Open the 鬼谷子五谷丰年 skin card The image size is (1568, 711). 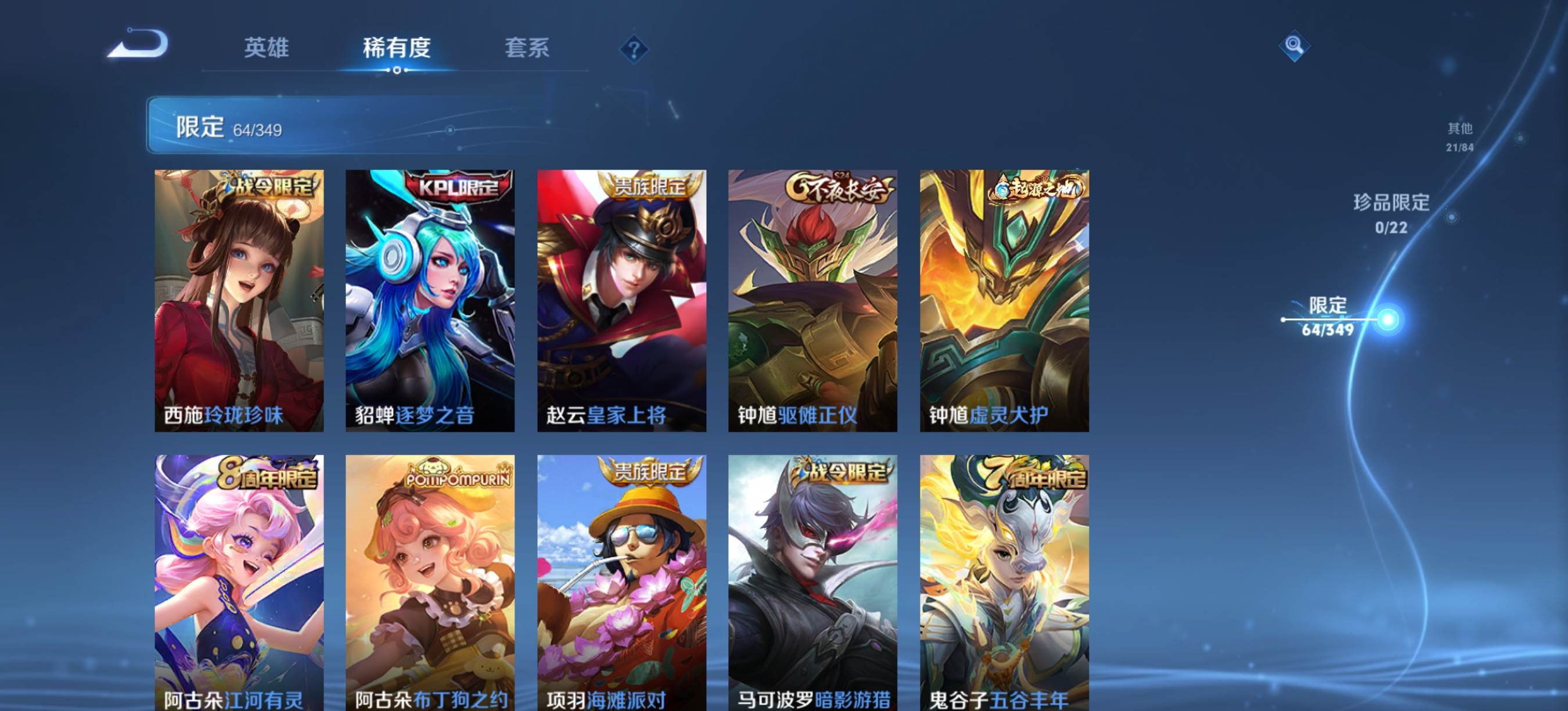coord(1004,581)
